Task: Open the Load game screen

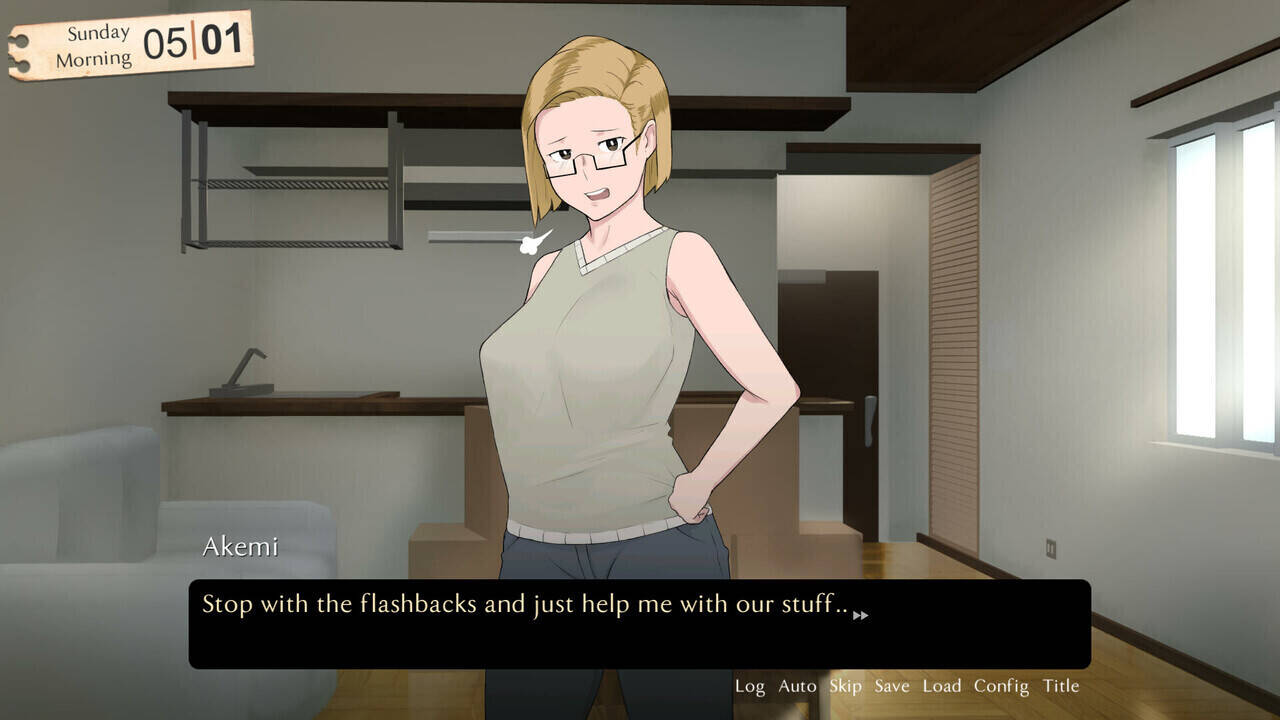Action: pos(941,686)
